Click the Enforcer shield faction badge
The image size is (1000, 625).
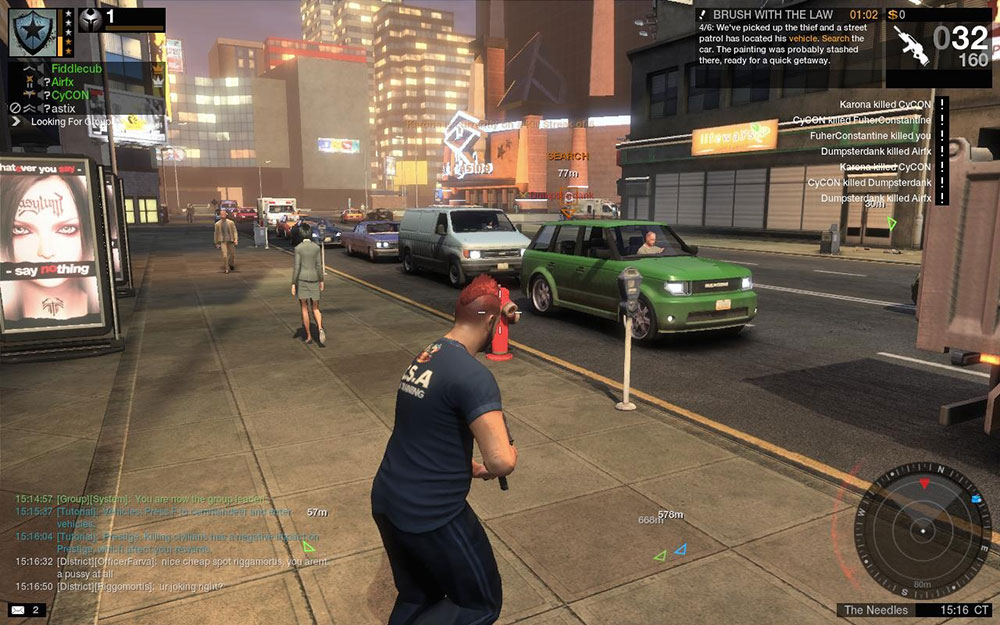point(31,31)
